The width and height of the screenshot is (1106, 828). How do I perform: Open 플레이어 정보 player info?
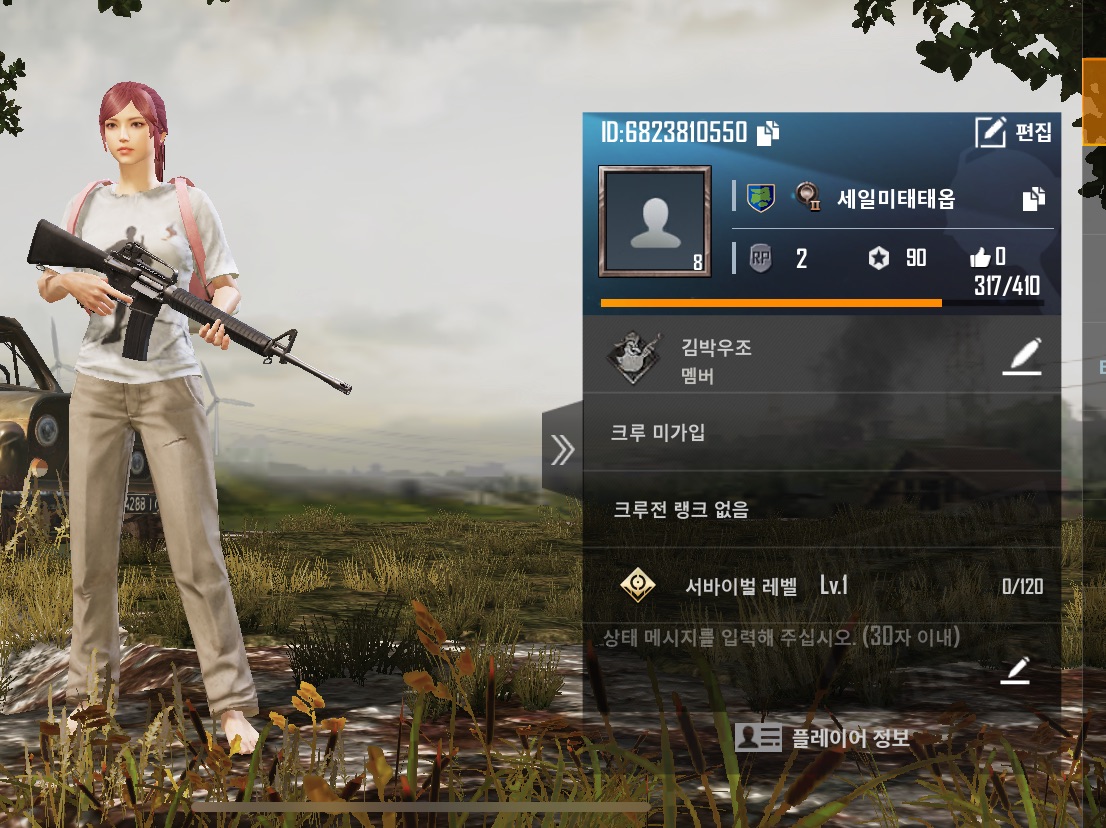822,739
